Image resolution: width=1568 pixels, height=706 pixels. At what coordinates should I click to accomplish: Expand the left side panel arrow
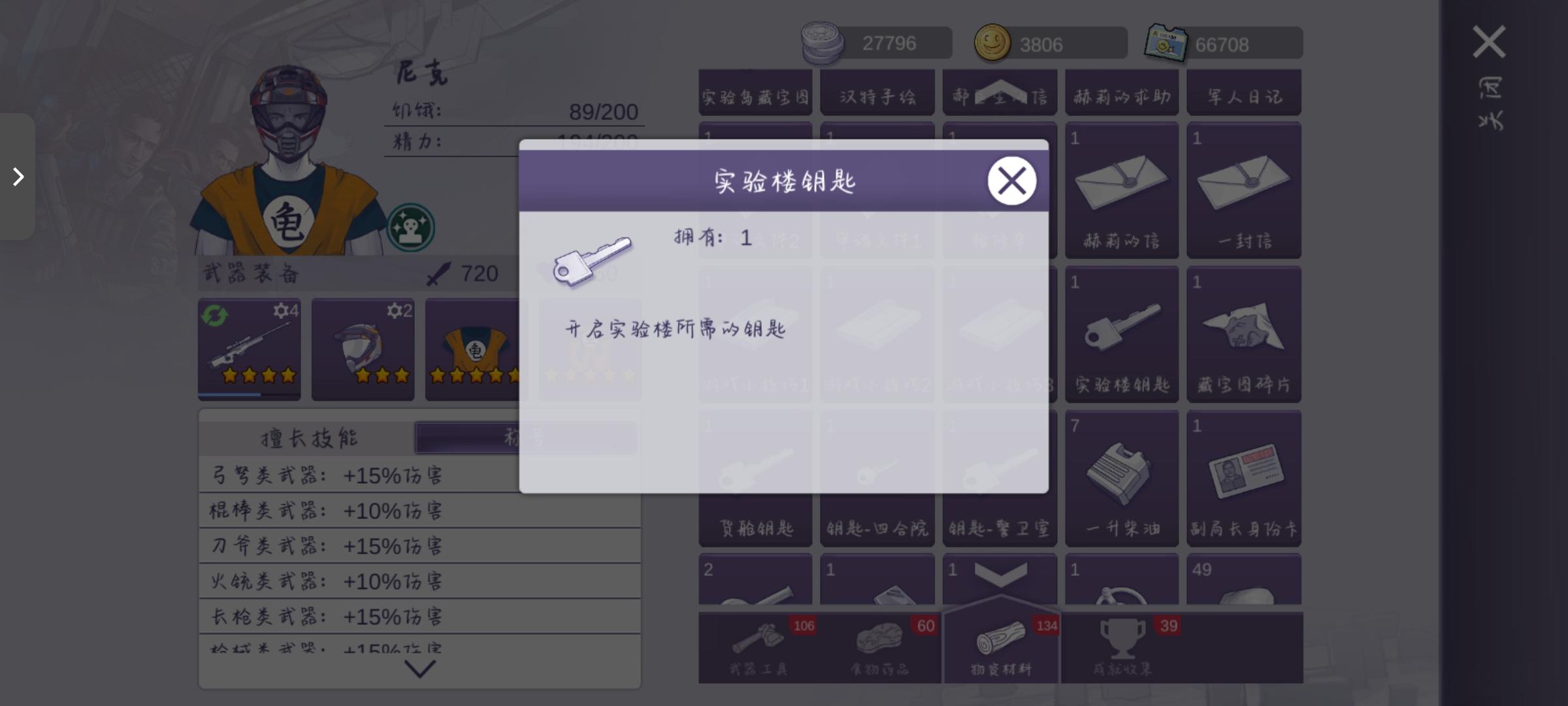tap(18, 176)
